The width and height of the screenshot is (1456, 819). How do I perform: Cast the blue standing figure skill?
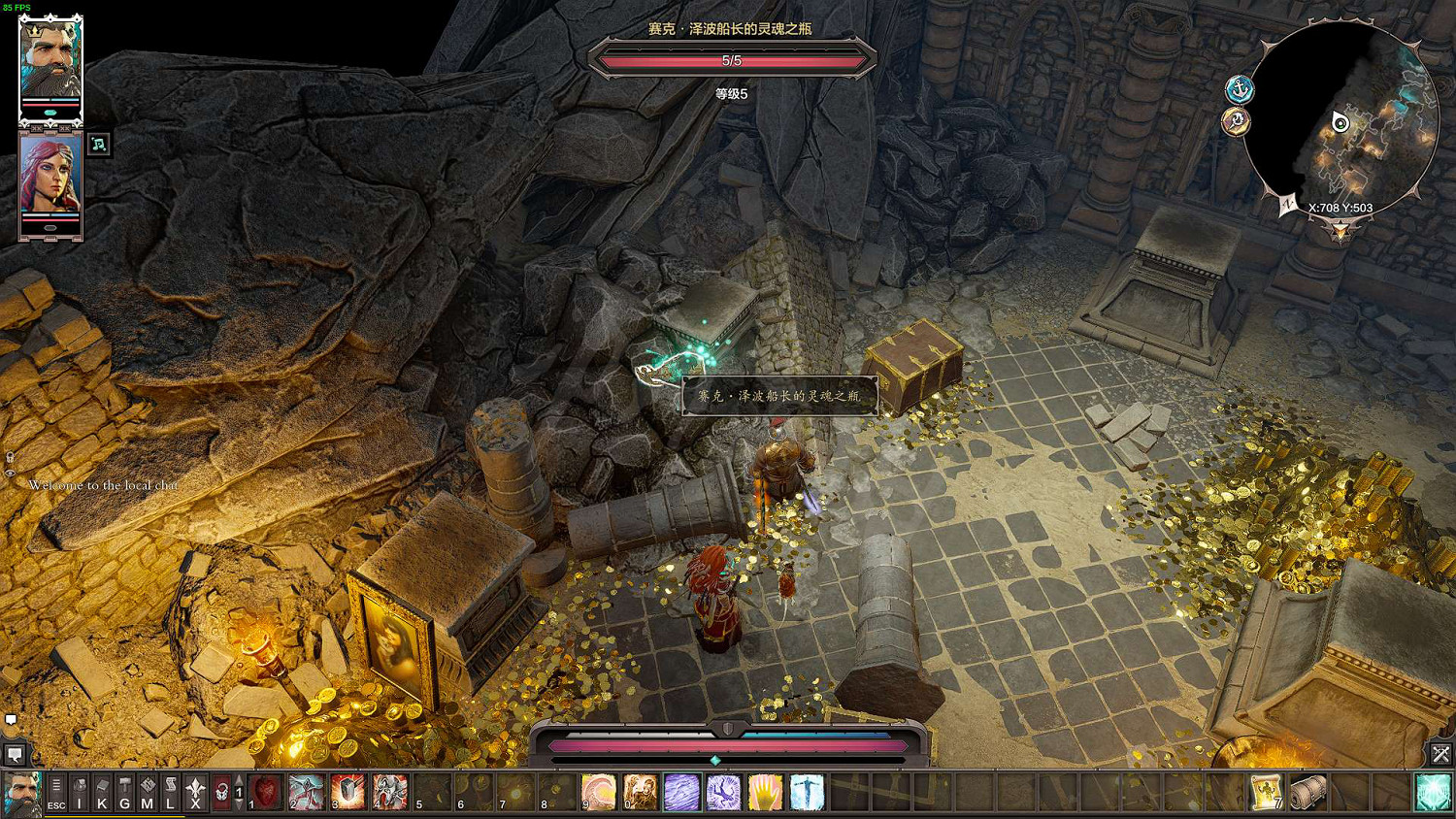(x=807, y=792)
